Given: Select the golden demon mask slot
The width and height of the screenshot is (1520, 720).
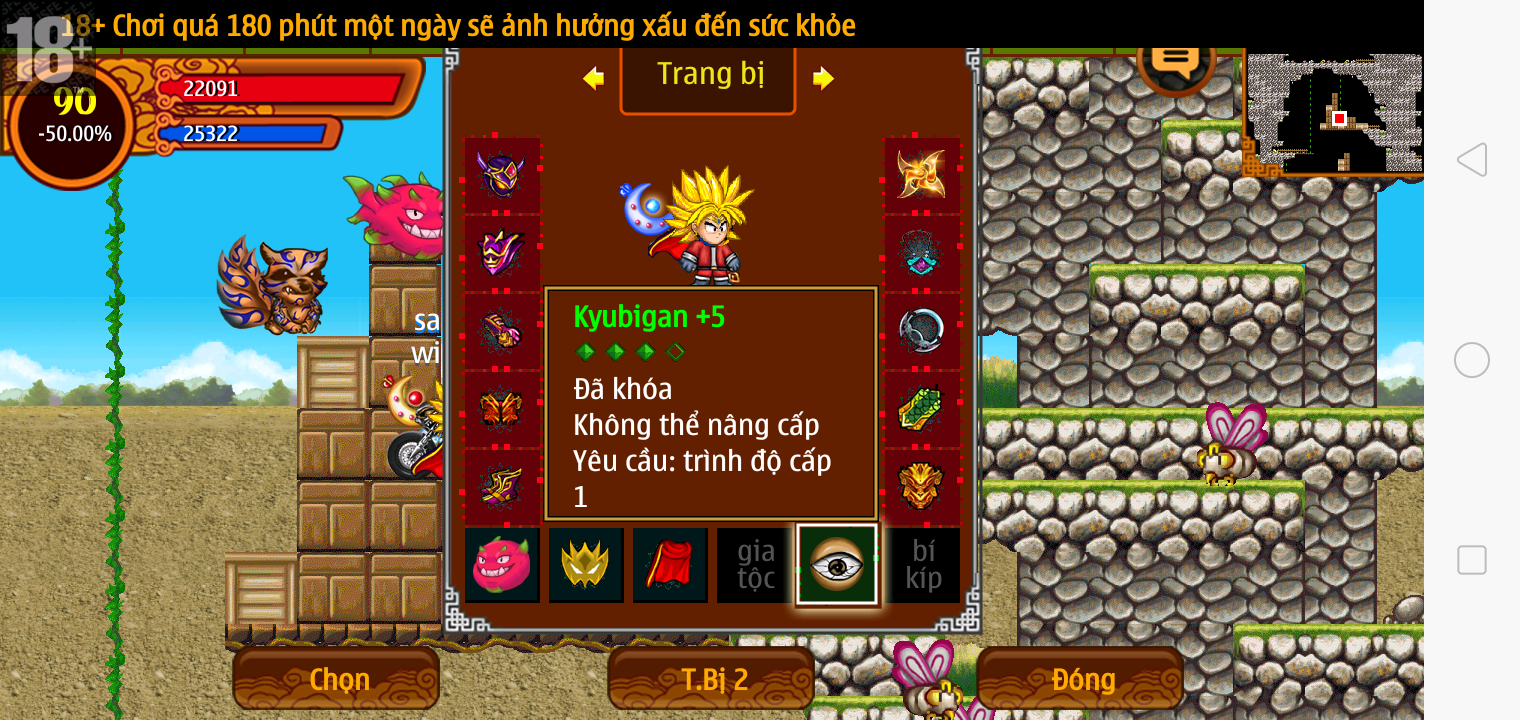Looking at the screenshot, I should [921, 486].
